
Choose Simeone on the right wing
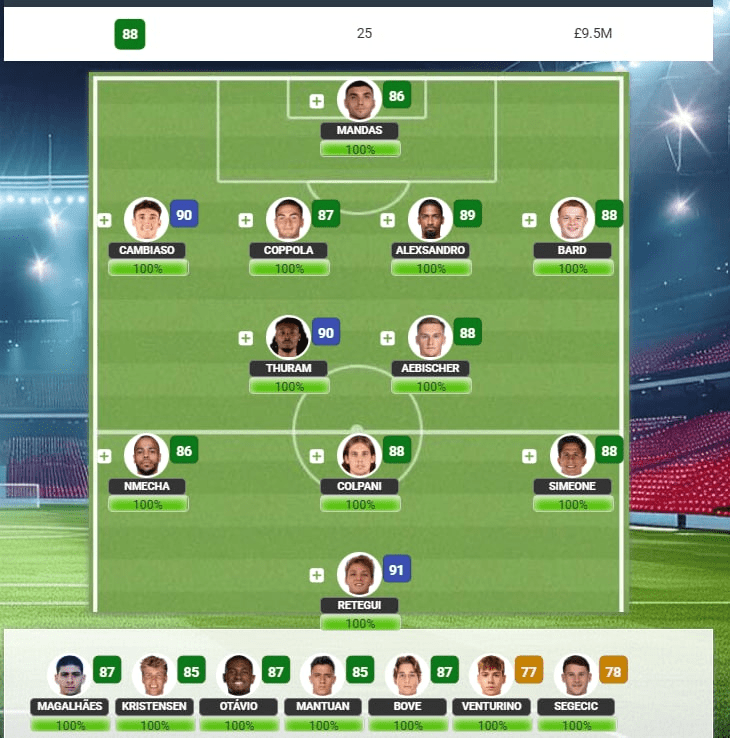(x=572, y=455)
